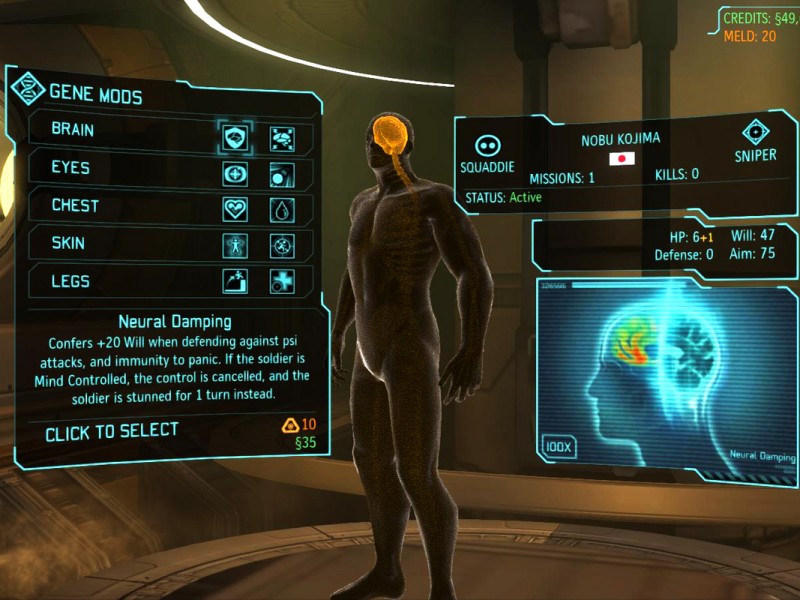Choose the heart-shaped Secondary Heart chest mod
The image size is (800, 600).
236,209
